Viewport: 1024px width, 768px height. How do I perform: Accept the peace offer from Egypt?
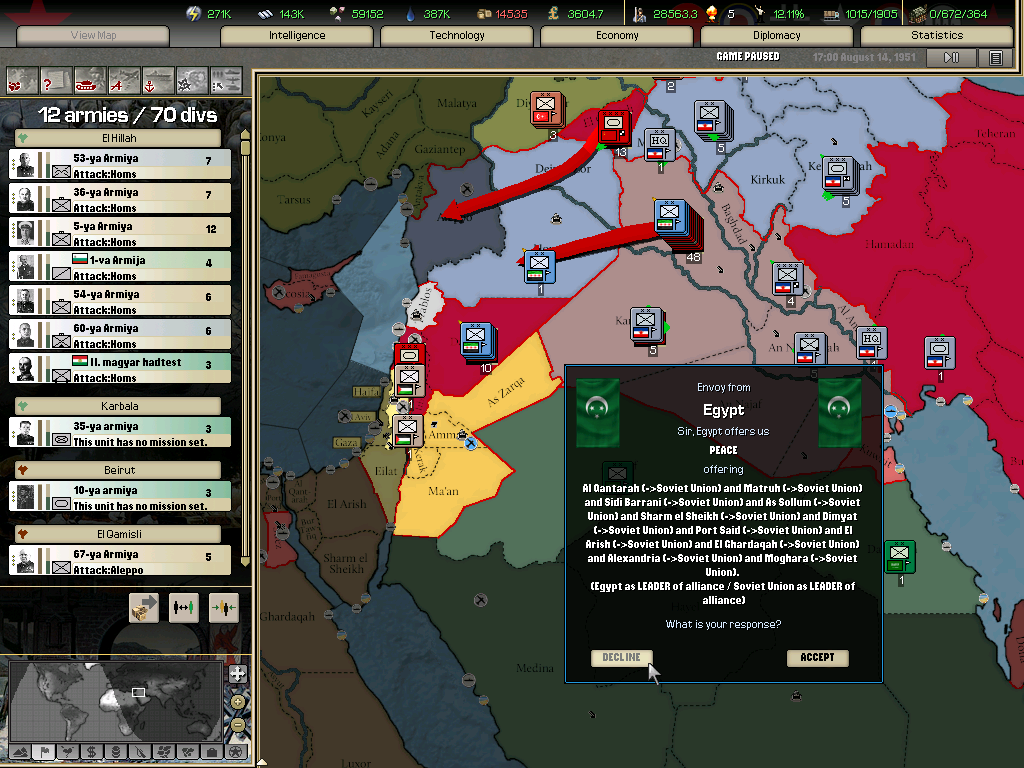click(x=817, y=657)
